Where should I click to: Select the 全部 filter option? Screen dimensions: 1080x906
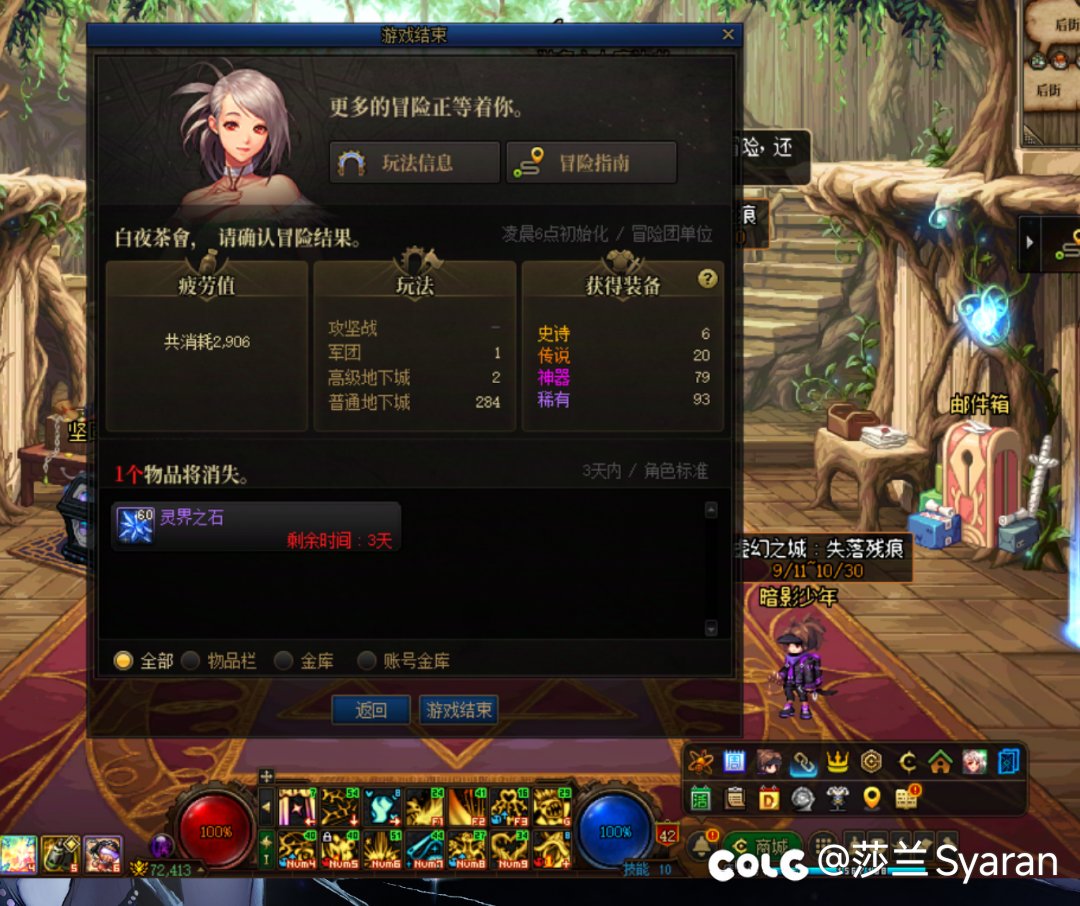pos(124,661)
